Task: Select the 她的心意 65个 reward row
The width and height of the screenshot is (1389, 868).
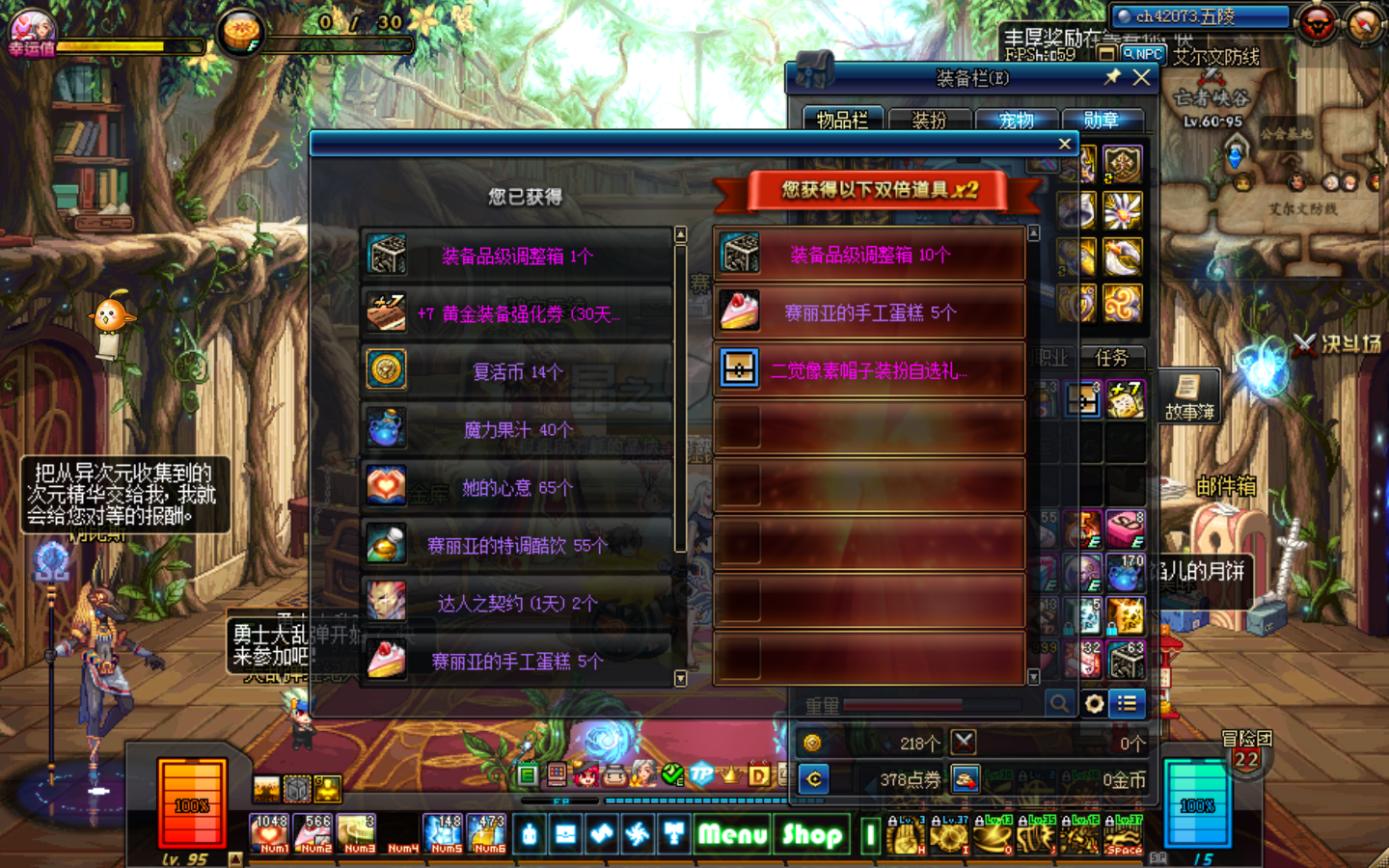Action: tap(516, 487)
